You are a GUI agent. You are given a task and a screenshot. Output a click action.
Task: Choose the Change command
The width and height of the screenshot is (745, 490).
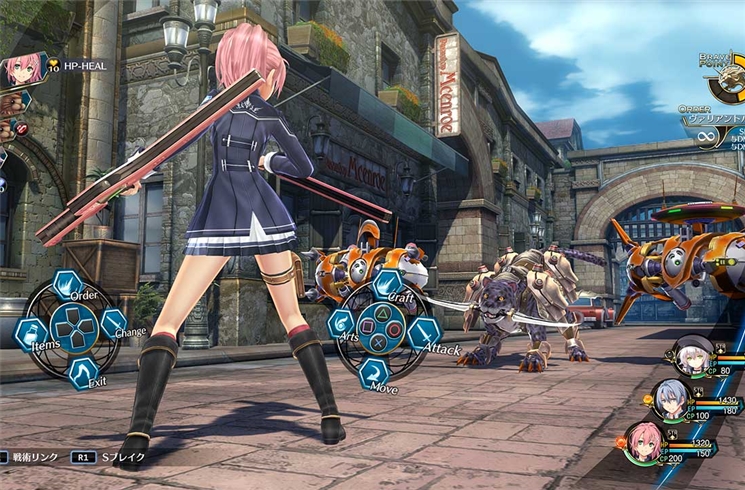click(x=114, y=323)
